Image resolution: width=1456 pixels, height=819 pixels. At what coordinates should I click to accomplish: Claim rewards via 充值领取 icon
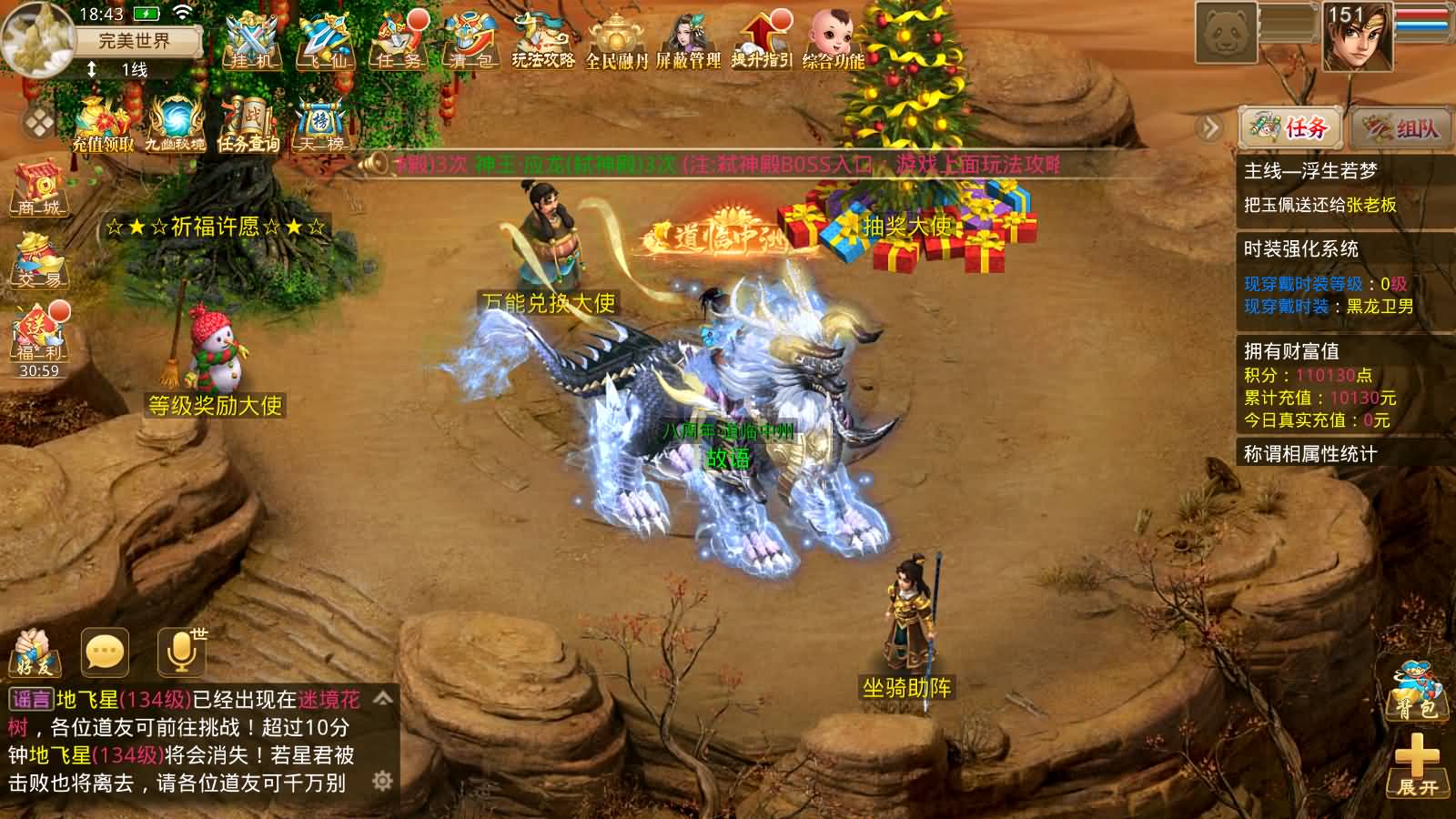point(103,123)
